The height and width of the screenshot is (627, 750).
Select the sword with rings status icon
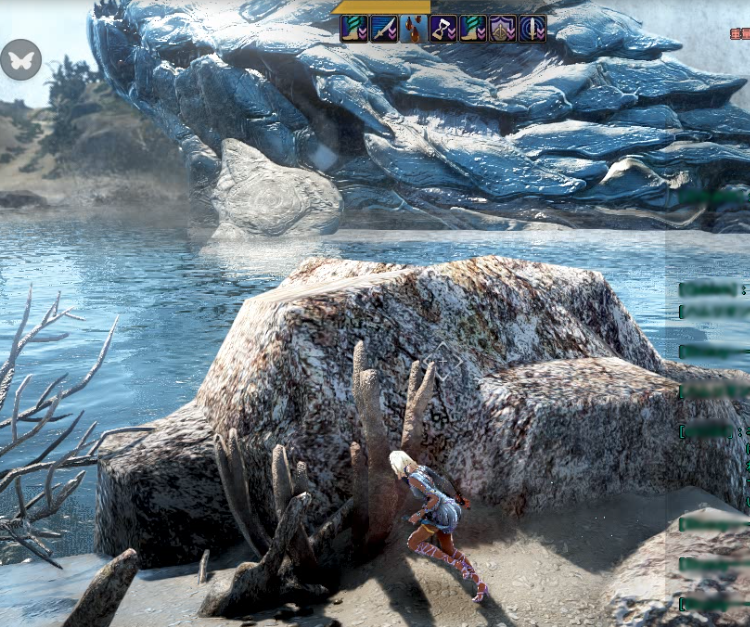pyautogui.click(x=532, y=29)
